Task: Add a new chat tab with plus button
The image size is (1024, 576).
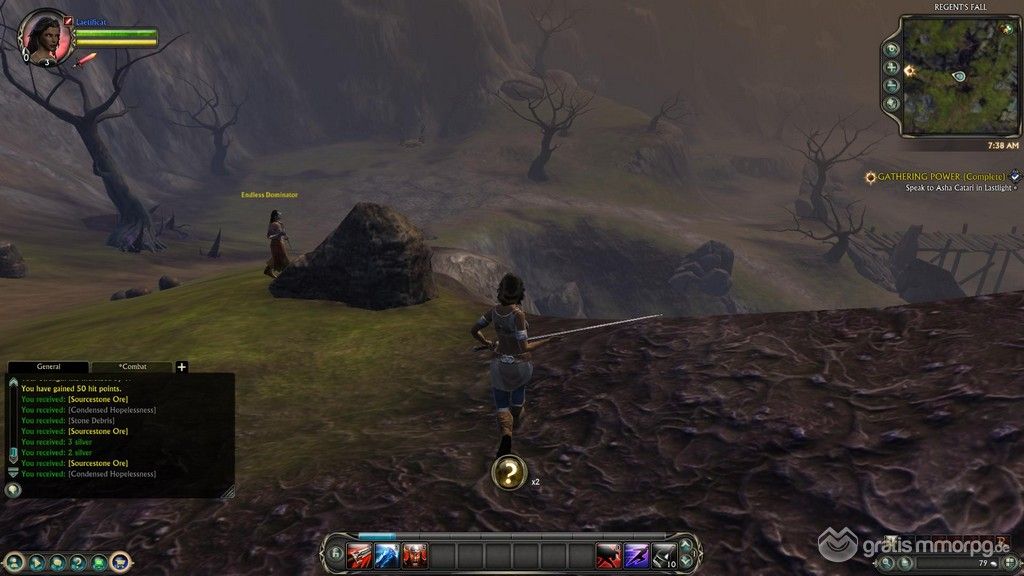Action: (x=182, y=367)
